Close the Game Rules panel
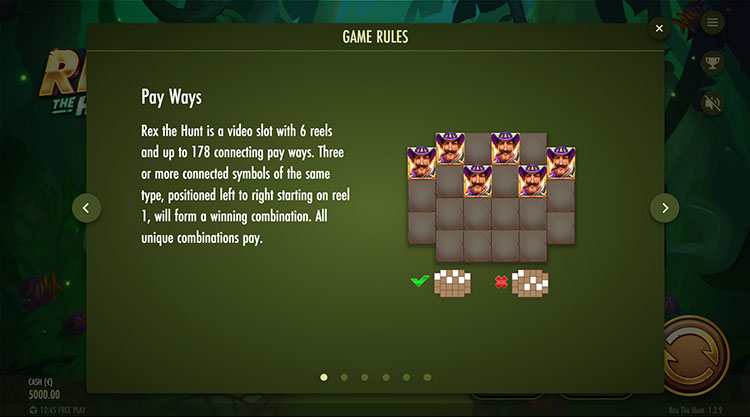 [659, 29]
